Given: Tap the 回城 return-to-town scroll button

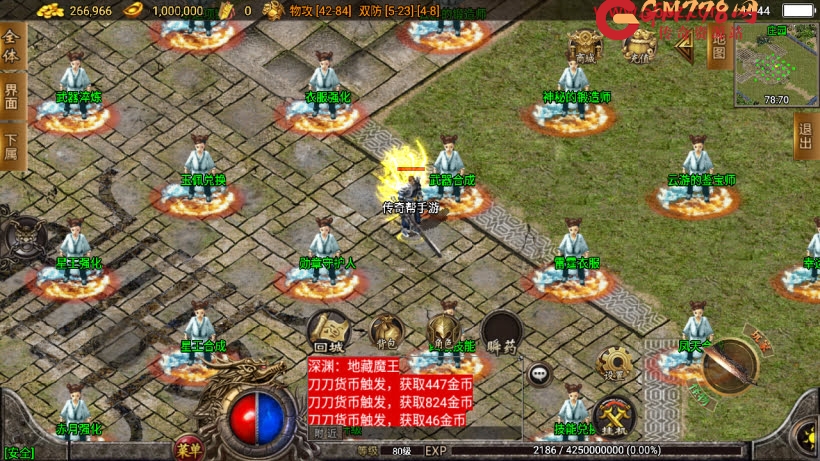Looking at the screenshot, I should click(x=328, y=329).
